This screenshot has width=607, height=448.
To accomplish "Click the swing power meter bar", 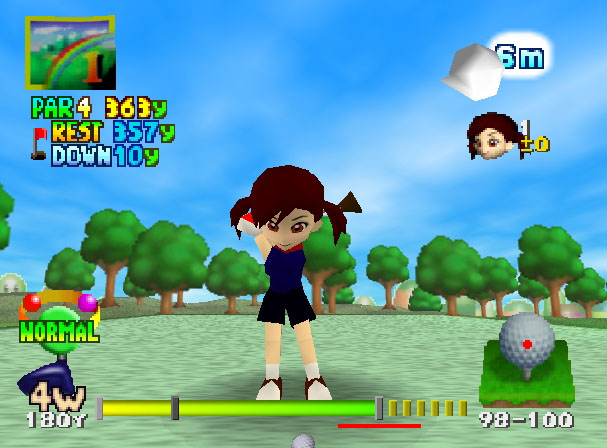I will click(240, 408).
